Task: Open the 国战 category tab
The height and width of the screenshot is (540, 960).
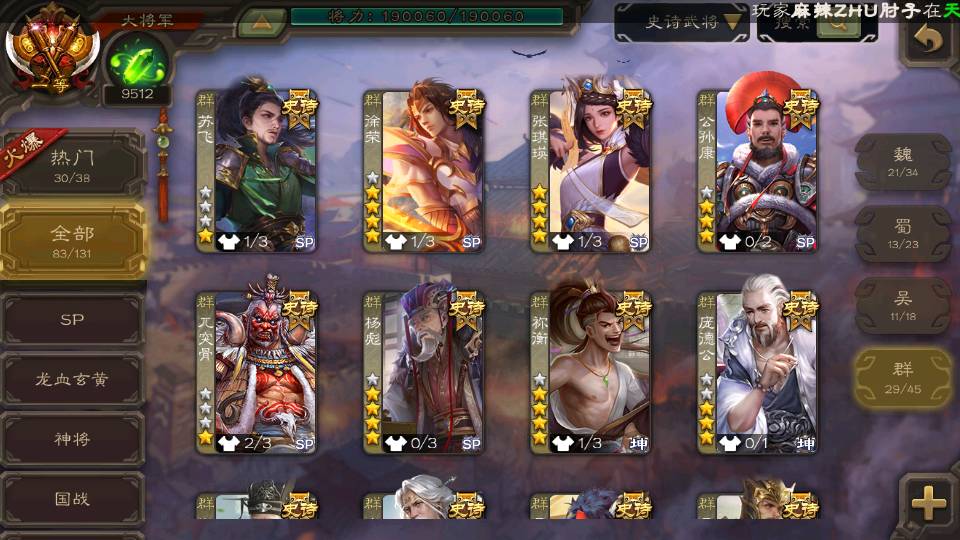Action: point(72,498)
